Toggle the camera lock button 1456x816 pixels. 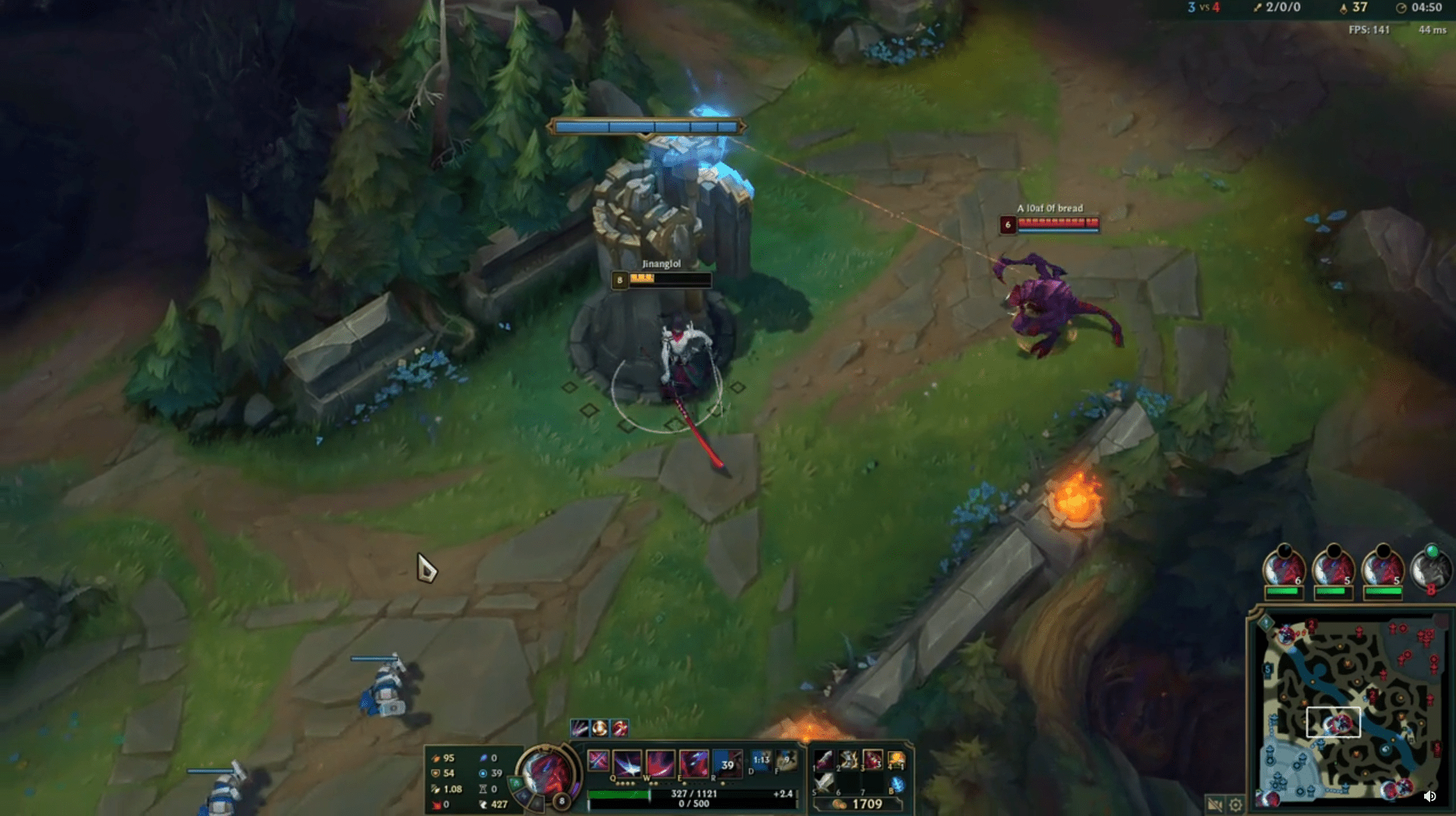[x=1214, y=804]
